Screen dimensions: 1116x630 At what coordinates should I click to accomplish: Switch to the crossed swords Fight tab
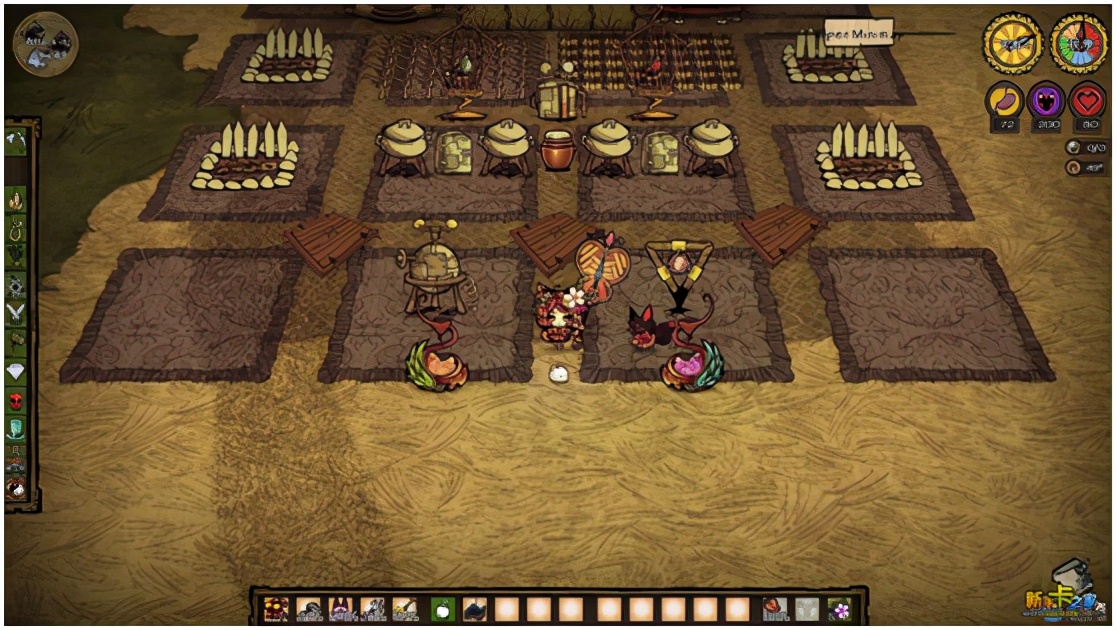point(17,314)
